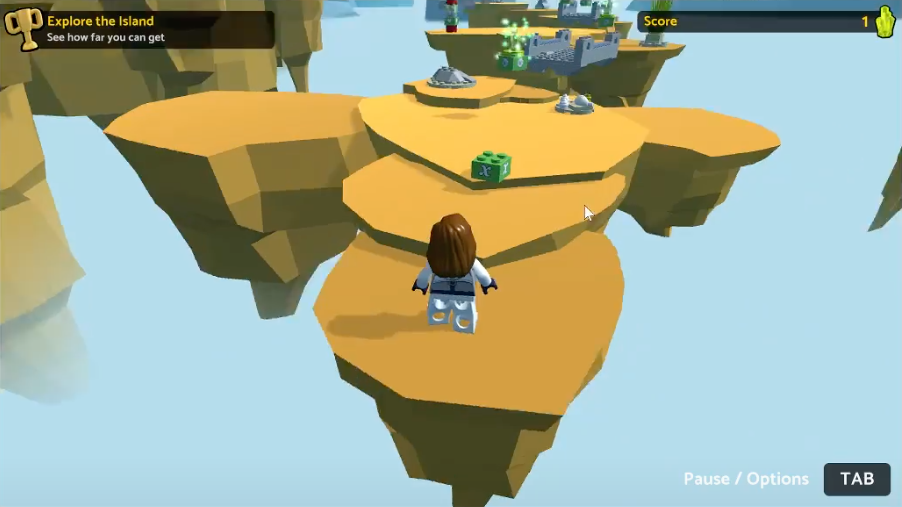Screen dimensions: 902x507
Task: Open the Pause / Options label
Action: pyautogui.click(x=746, y=479)
